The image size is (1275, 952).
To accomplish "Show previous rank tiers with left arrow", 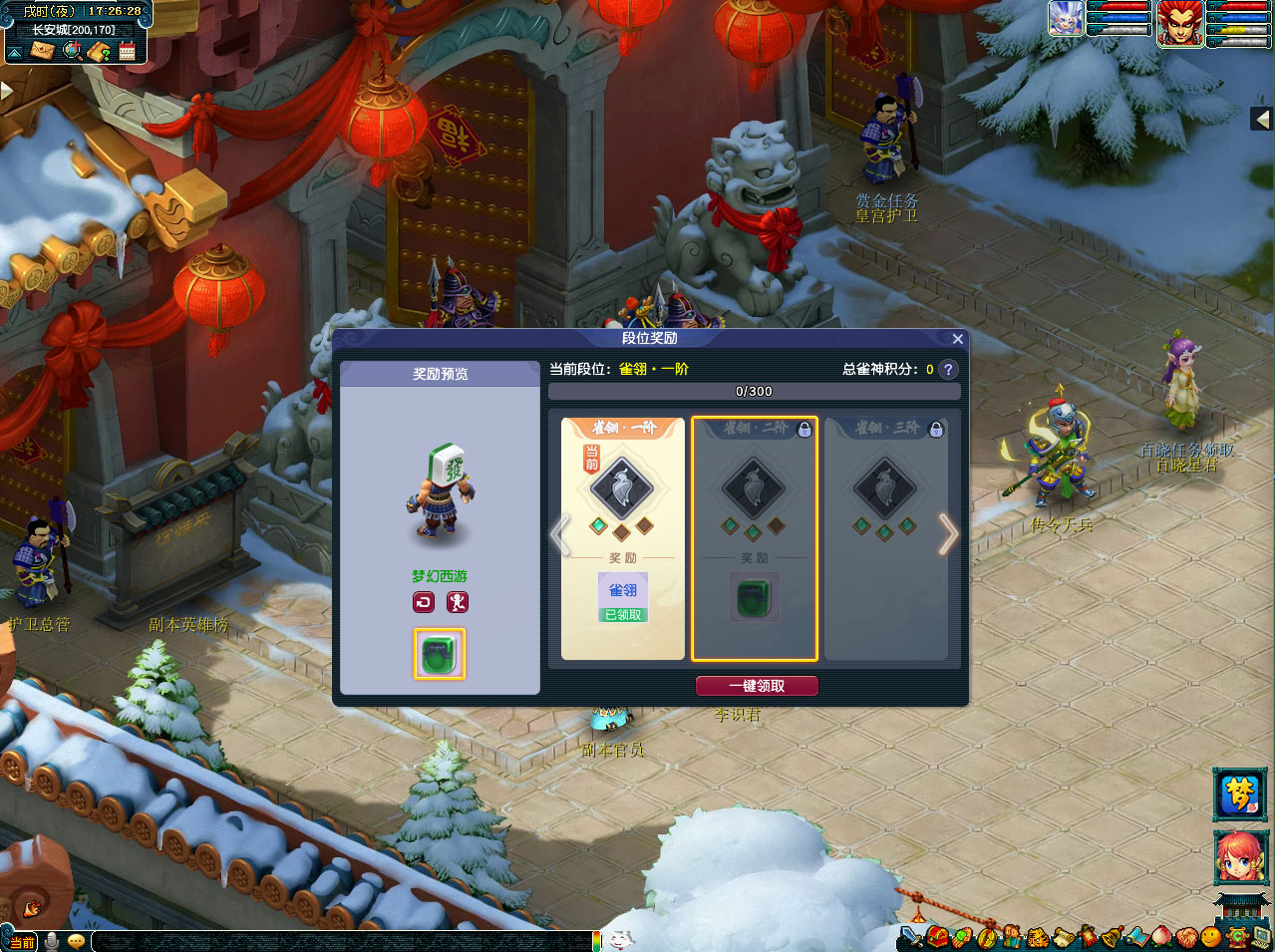I will 560,535.
